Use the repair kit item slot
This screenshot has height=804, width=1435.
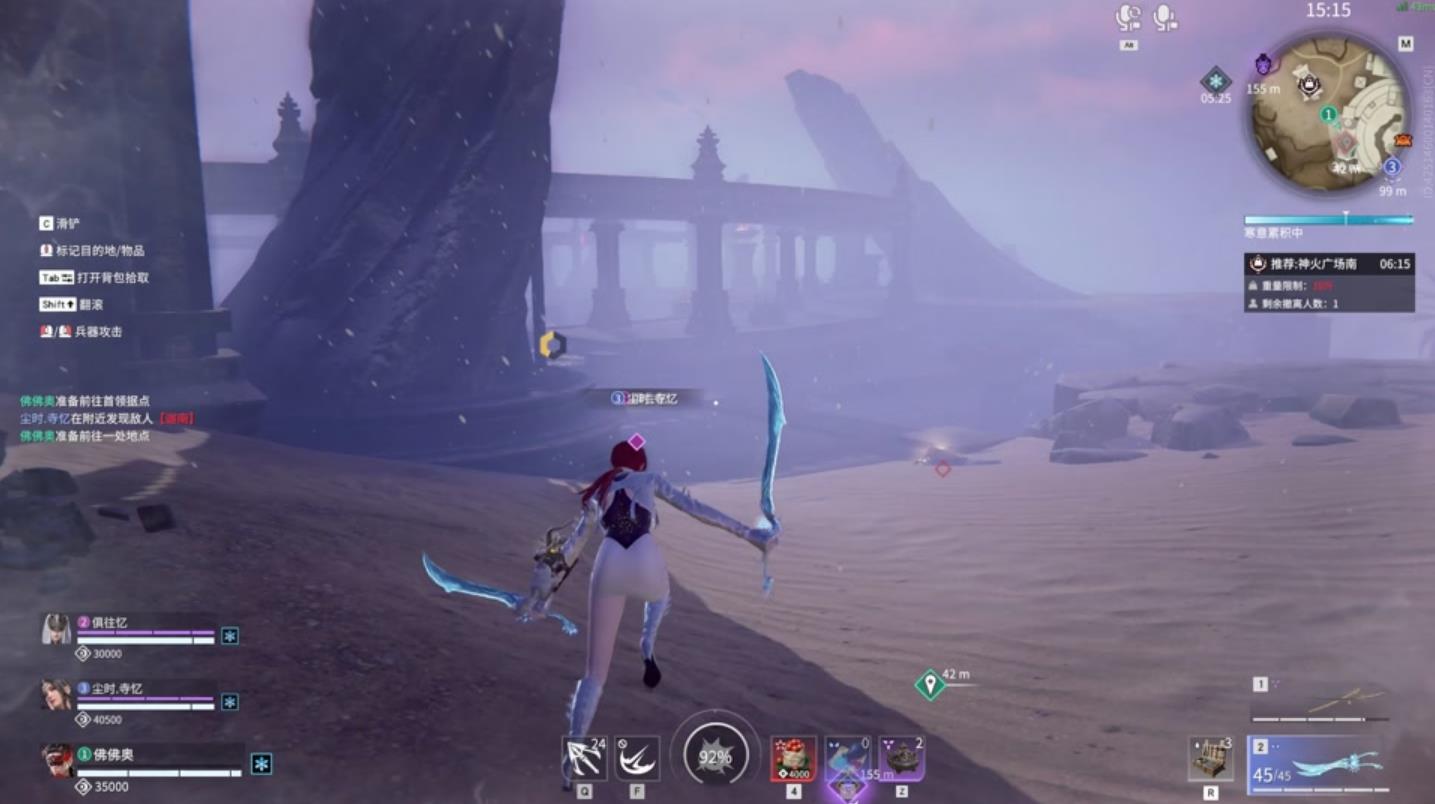[1210, 759]
